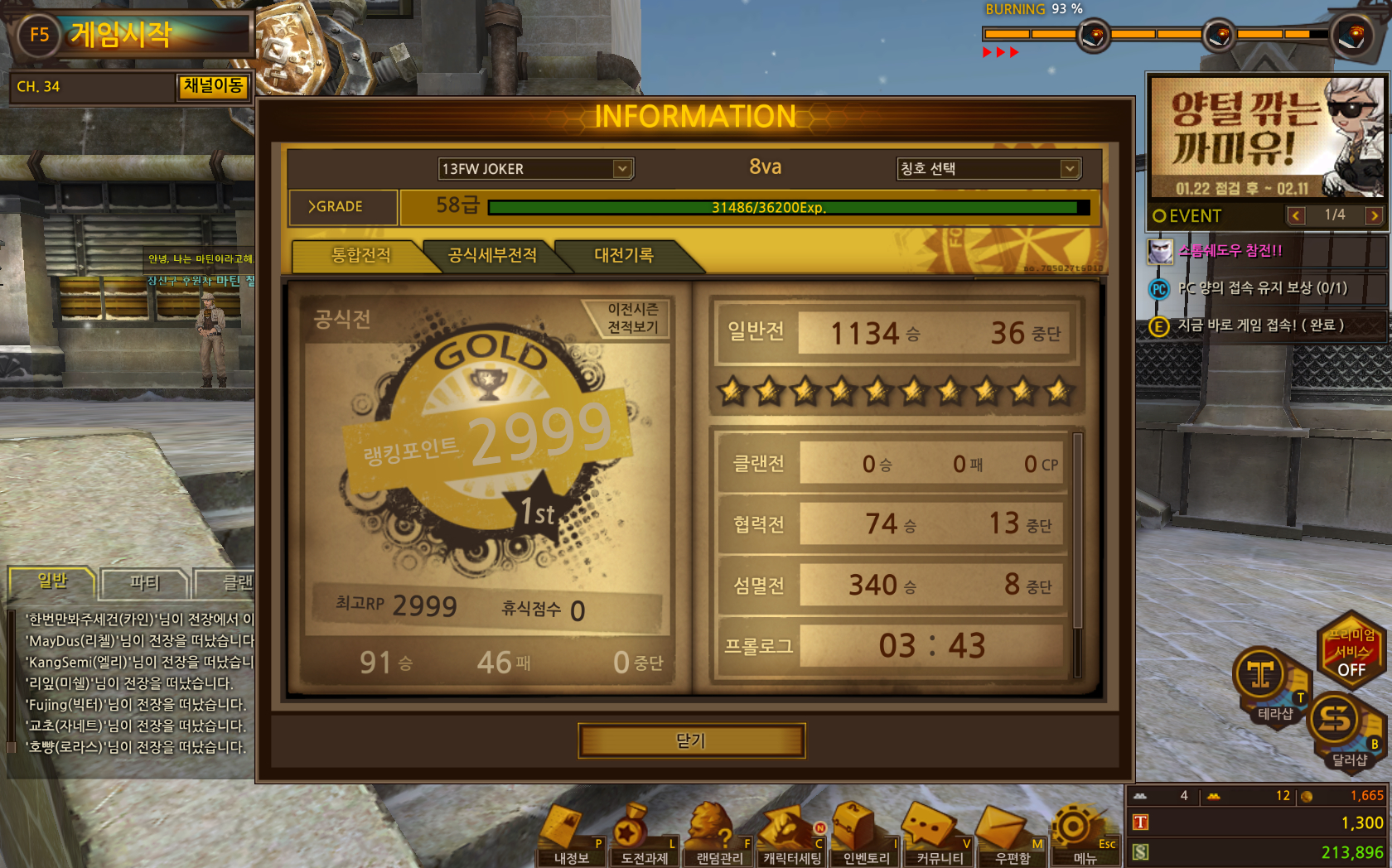Viewport: 1392px width, 868px height.
Task: Open 내정보 in the bottom menu
Action: click(x=571, y=838)
